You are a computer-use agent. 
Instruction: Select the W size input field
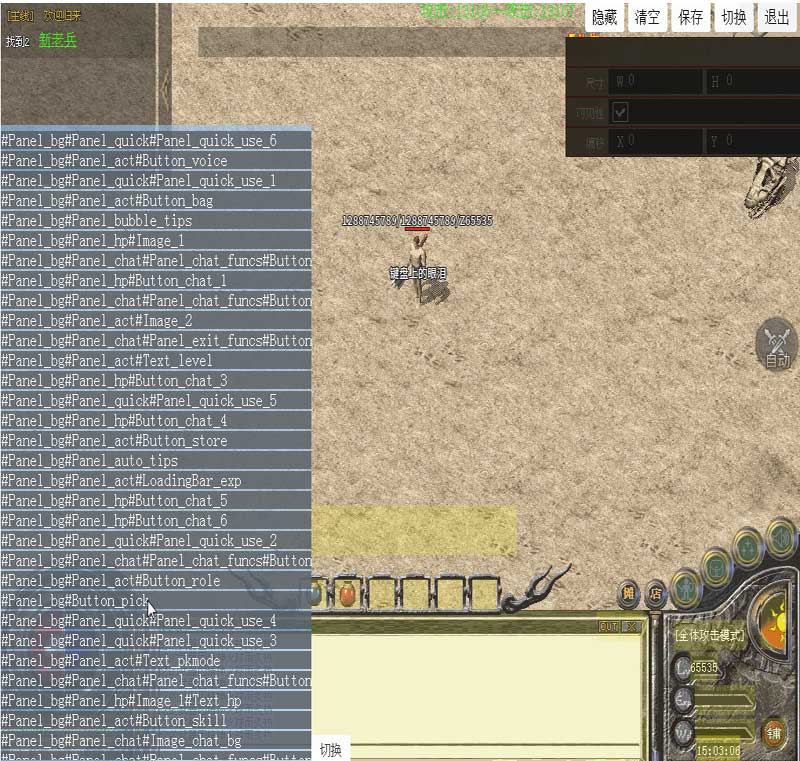pos(656,81)
